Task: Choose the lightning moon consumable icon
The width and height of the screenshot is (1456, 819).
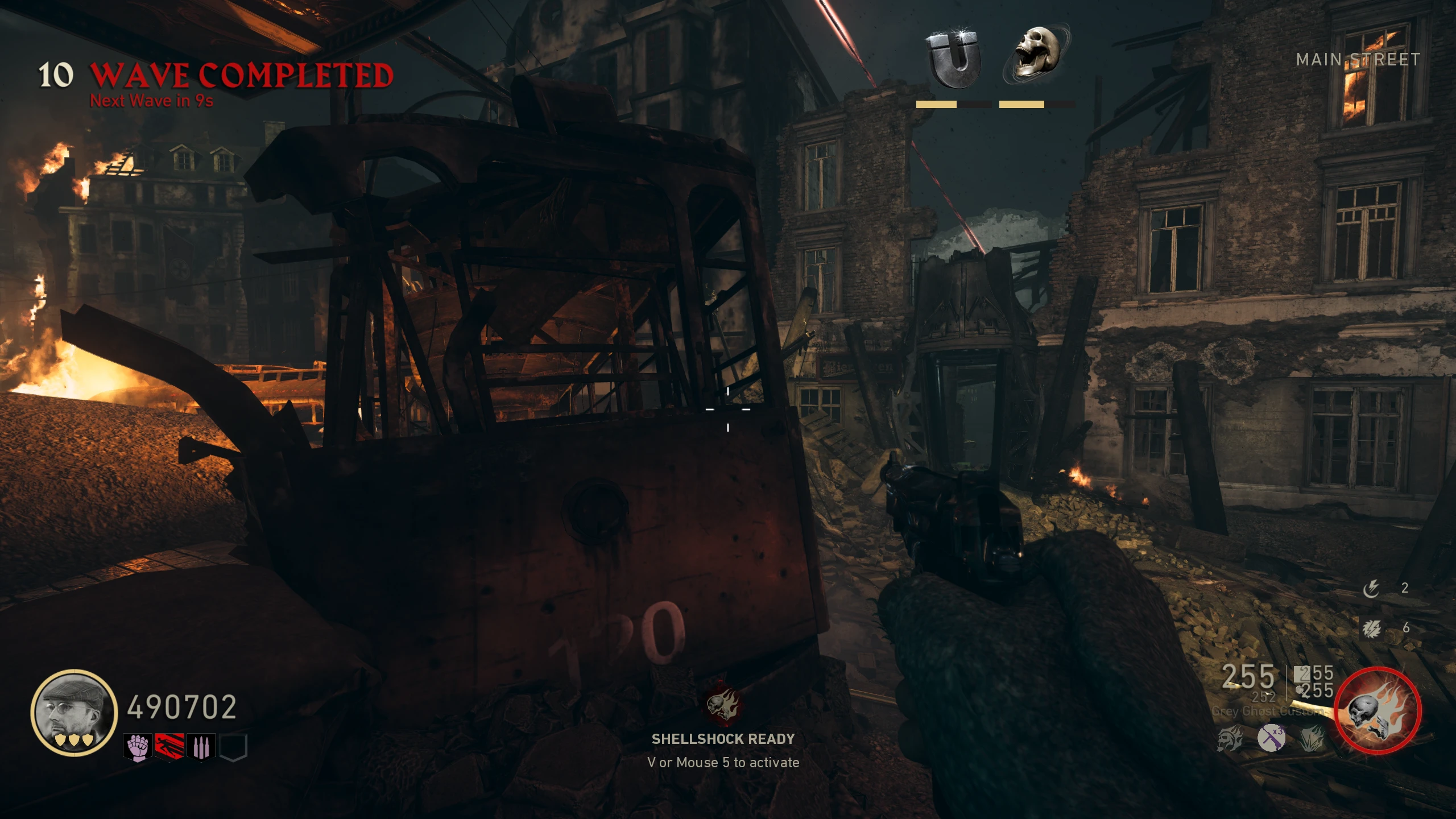Action: pos(1371,588)
